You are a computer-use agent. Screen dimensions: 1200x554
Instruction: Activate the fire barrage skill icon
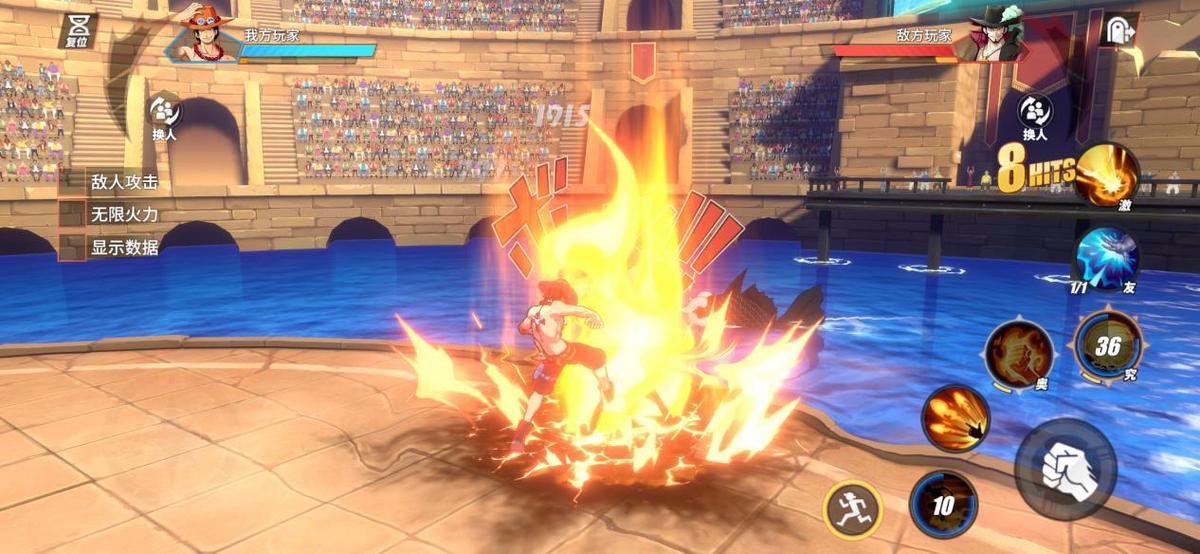(955, 418)
